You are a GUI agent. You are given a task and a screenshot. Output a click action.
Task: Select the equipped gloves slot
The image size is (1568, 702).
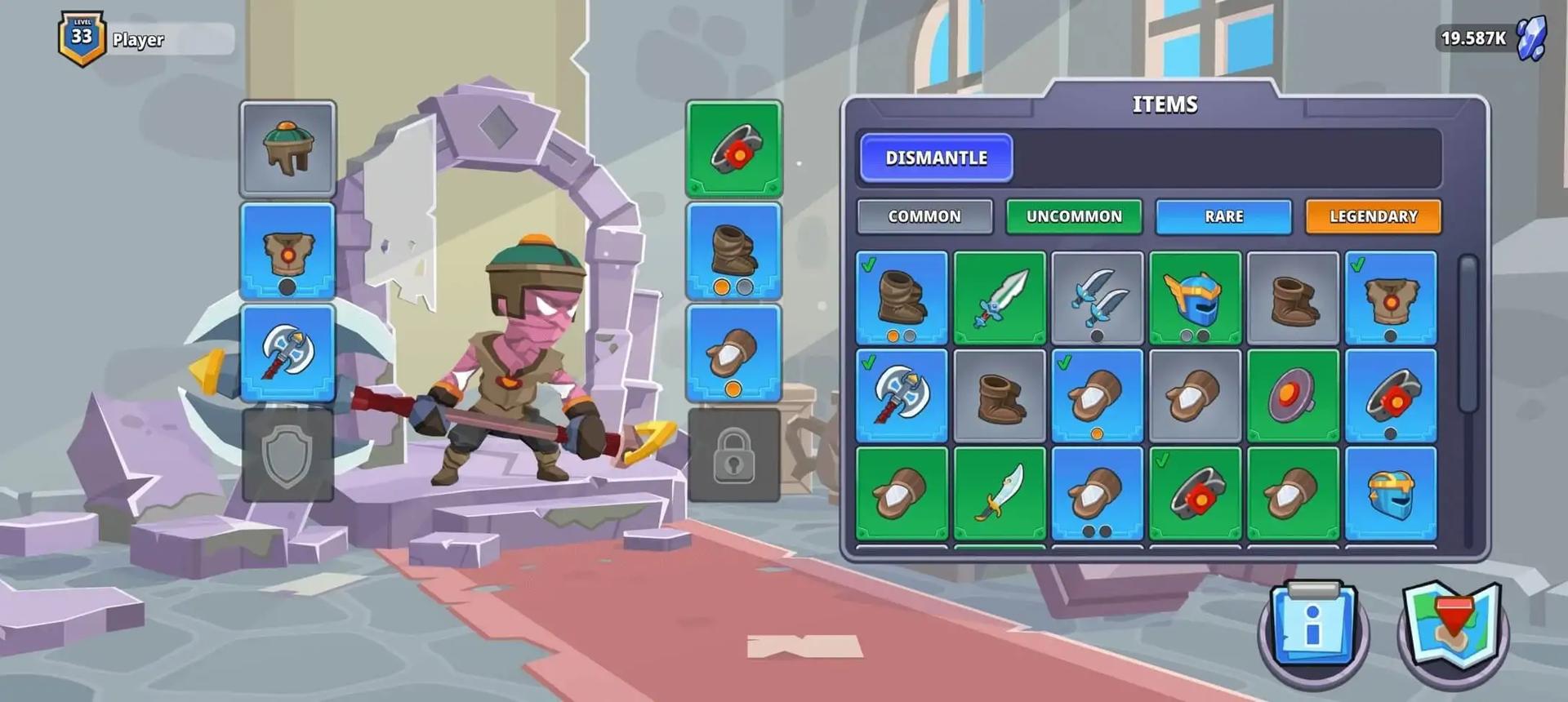(733, 353)
